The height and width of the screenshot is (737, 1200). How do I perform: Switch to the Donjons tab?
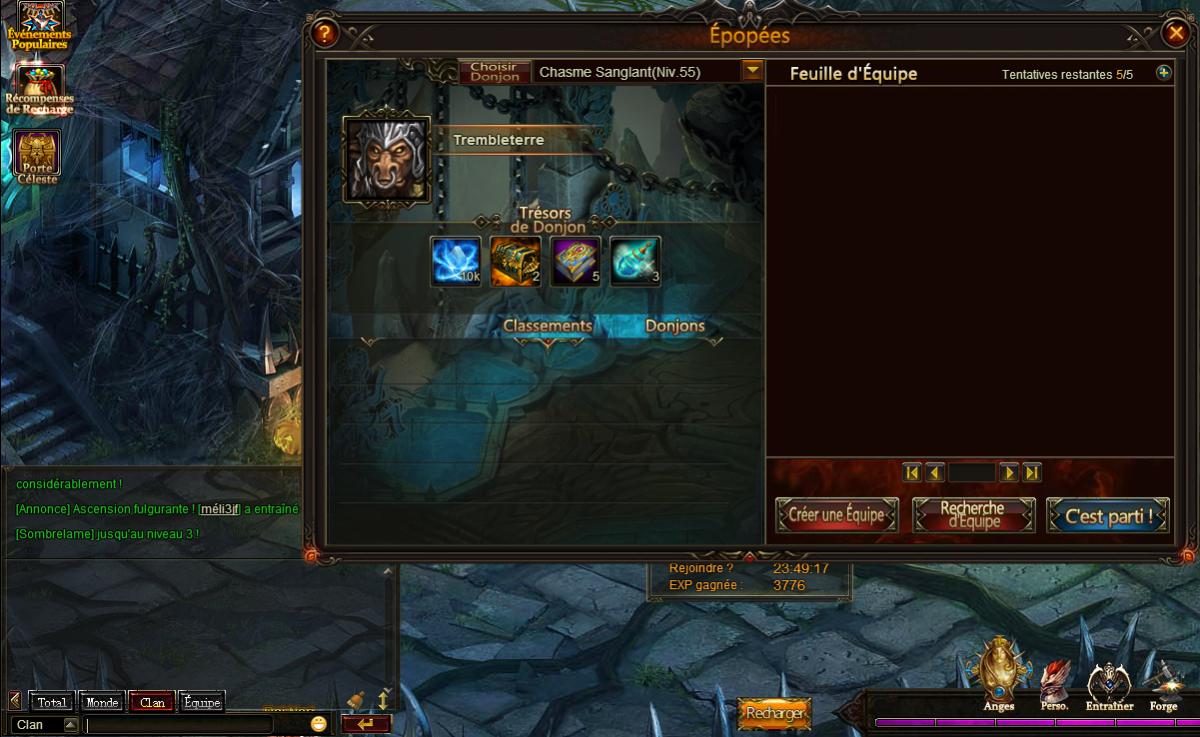(x=675, y=326)
